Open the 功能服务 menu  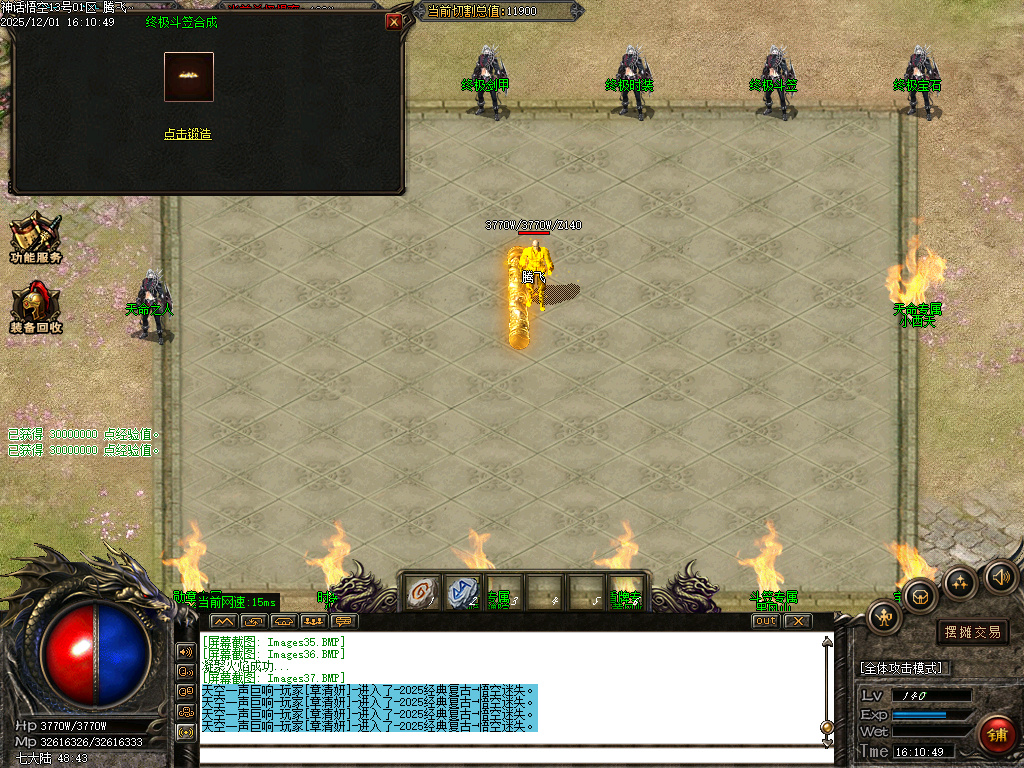pos(36,238)
